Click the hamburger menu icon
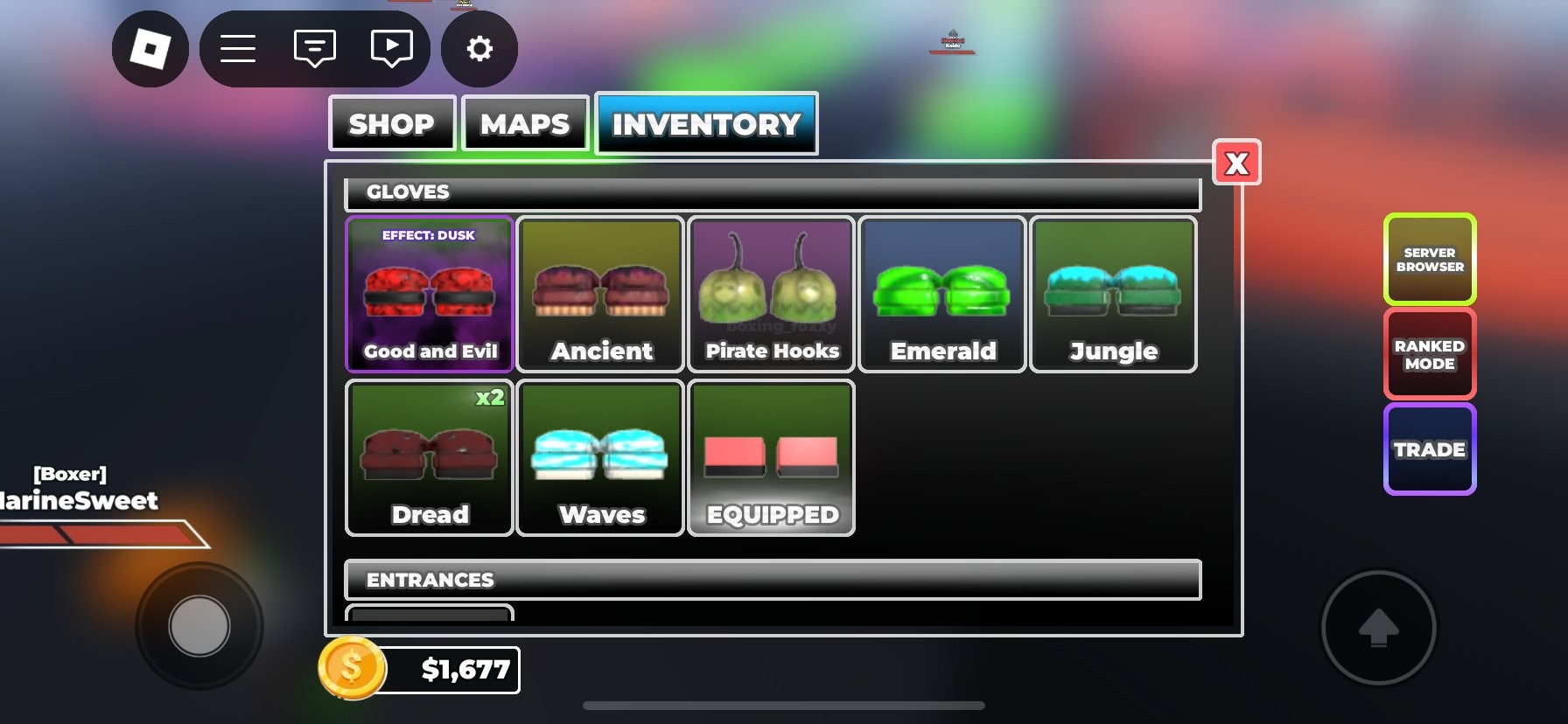 coord(236,48)
